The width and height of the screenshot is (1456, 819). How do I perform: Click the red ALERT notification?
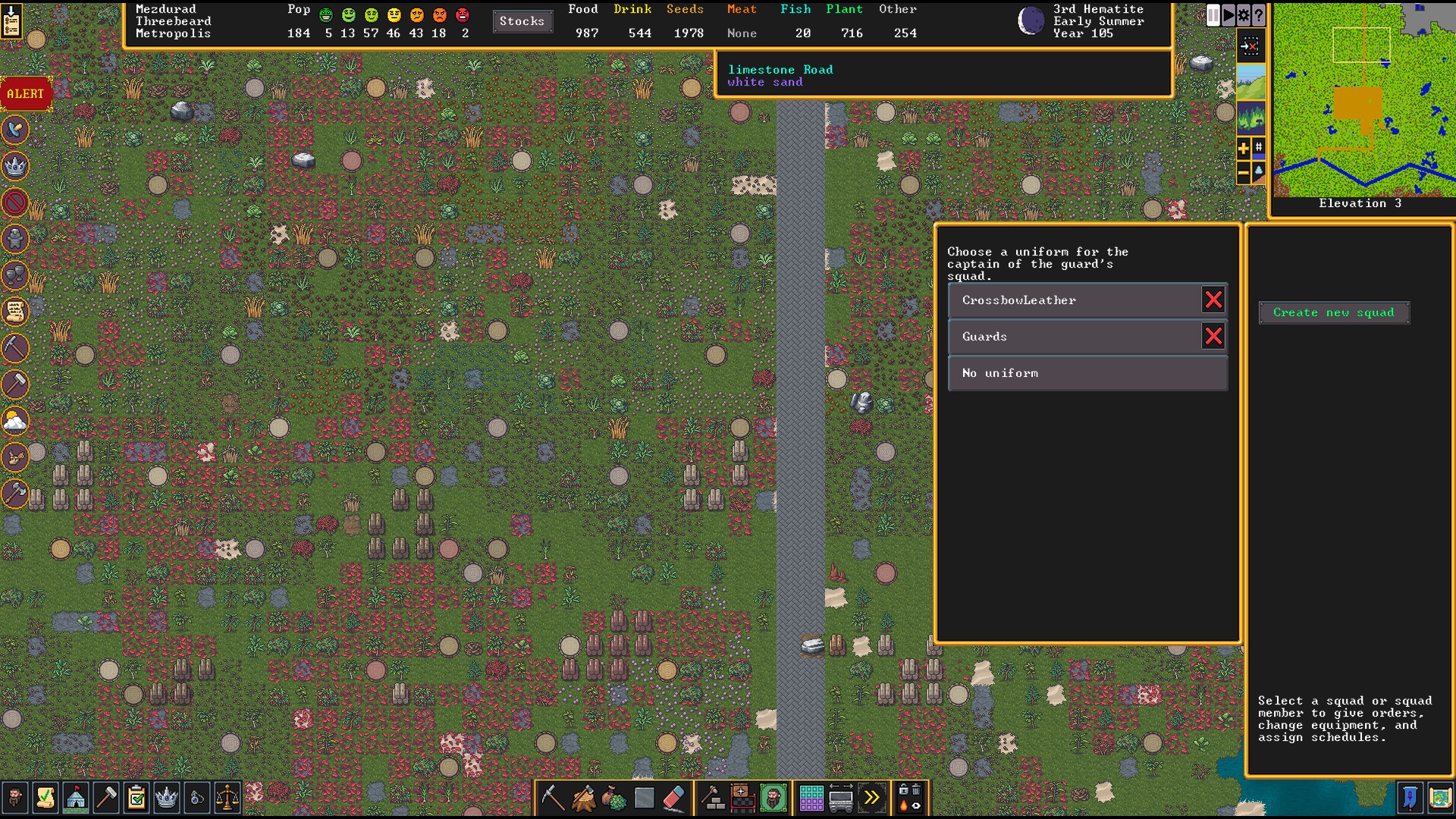[x=26, y=94]
